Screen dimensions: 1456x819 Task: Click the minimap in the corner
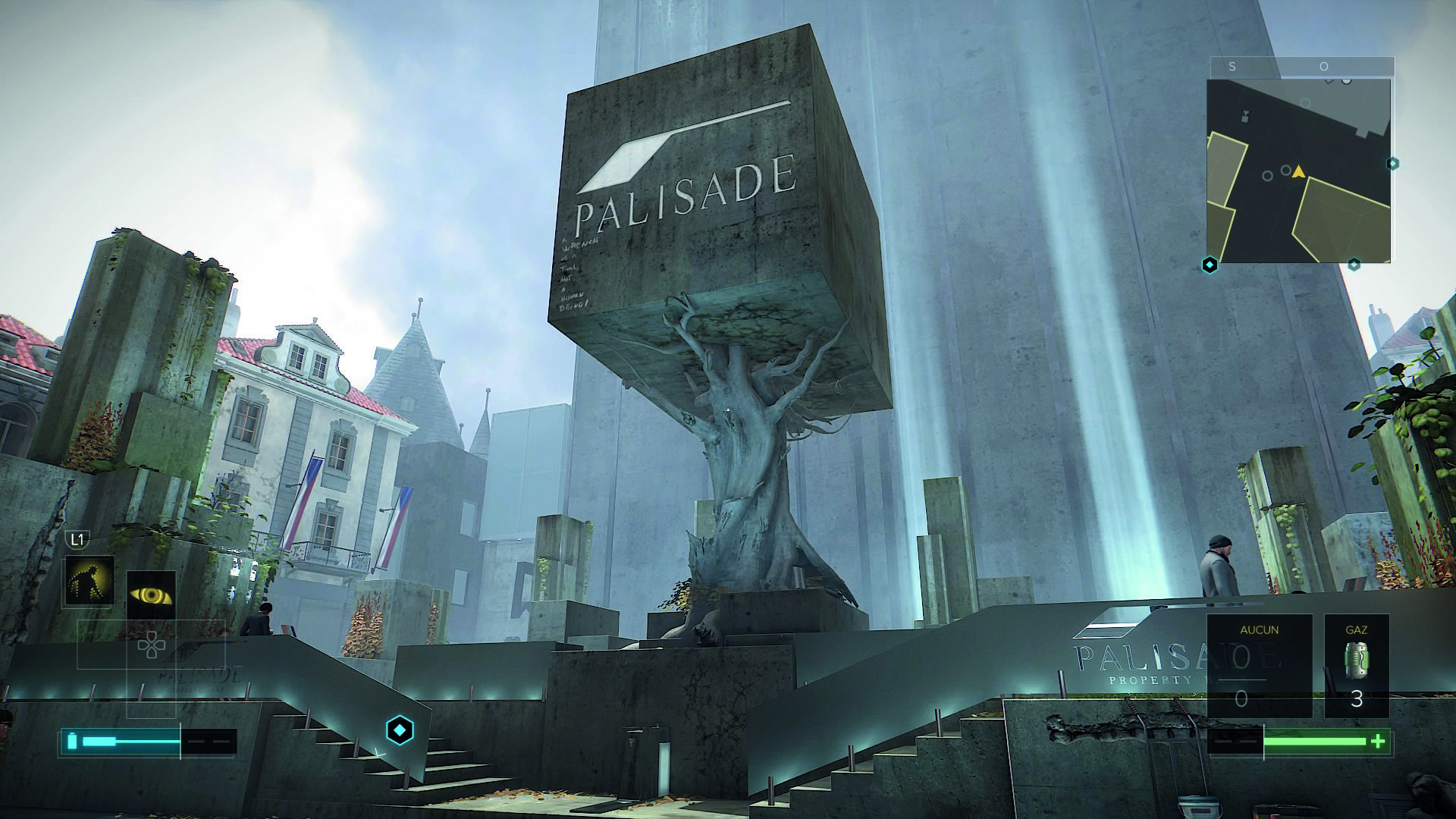(1298, 171)
